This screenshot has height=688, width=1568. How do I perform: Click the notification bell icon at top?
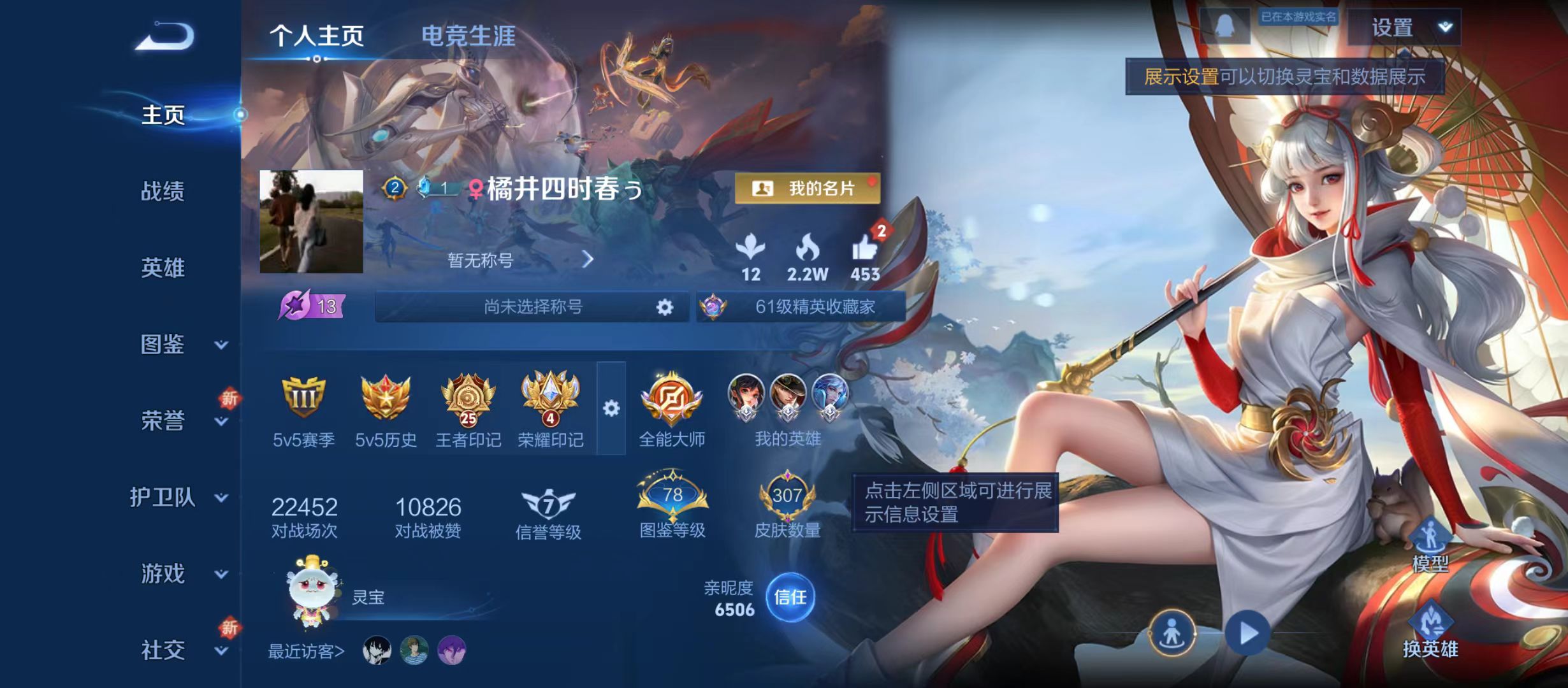pyautogui.click(x=1224, y=26)
